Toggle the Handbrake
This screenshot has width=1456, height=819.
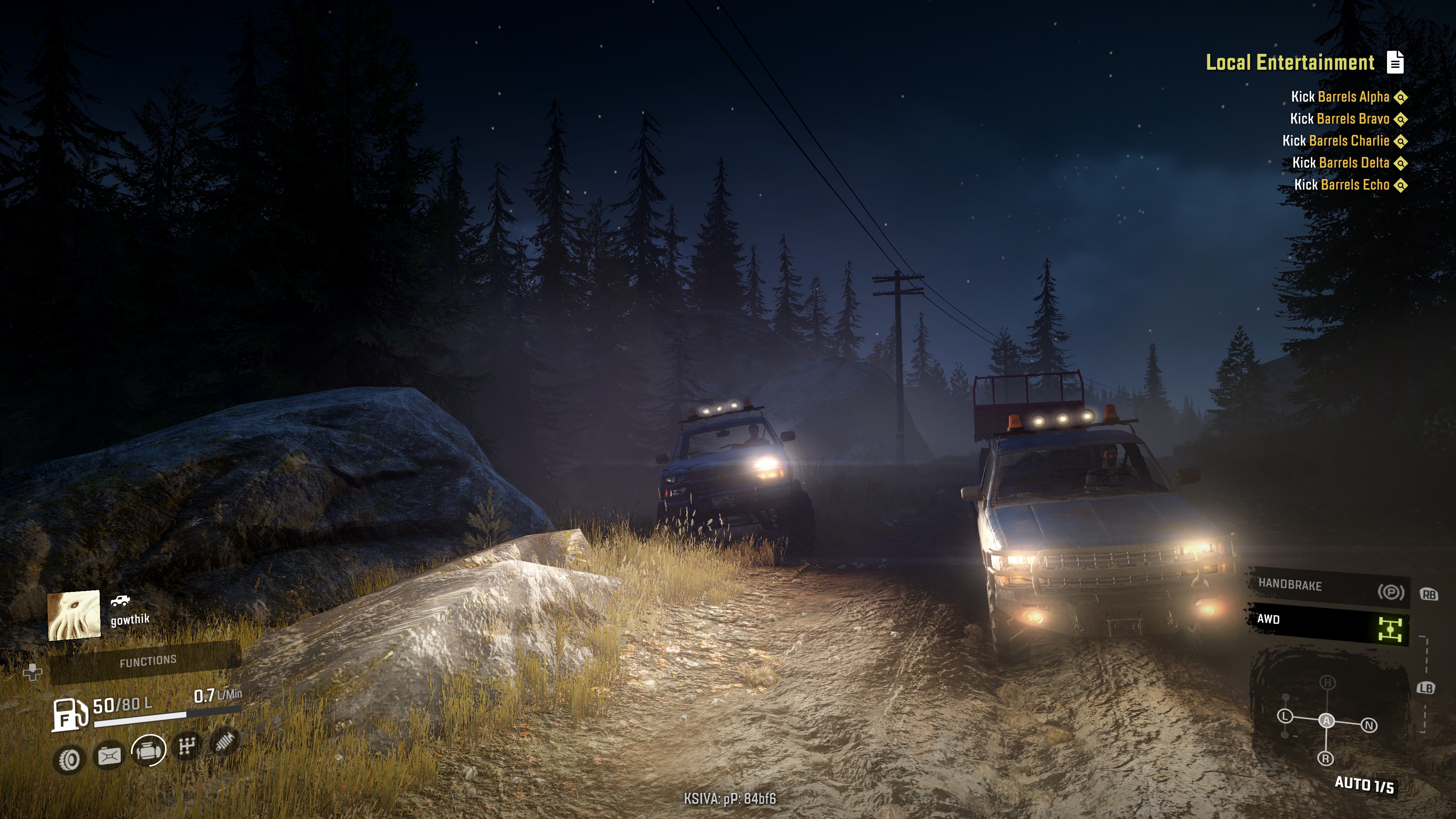(1326, 587)
